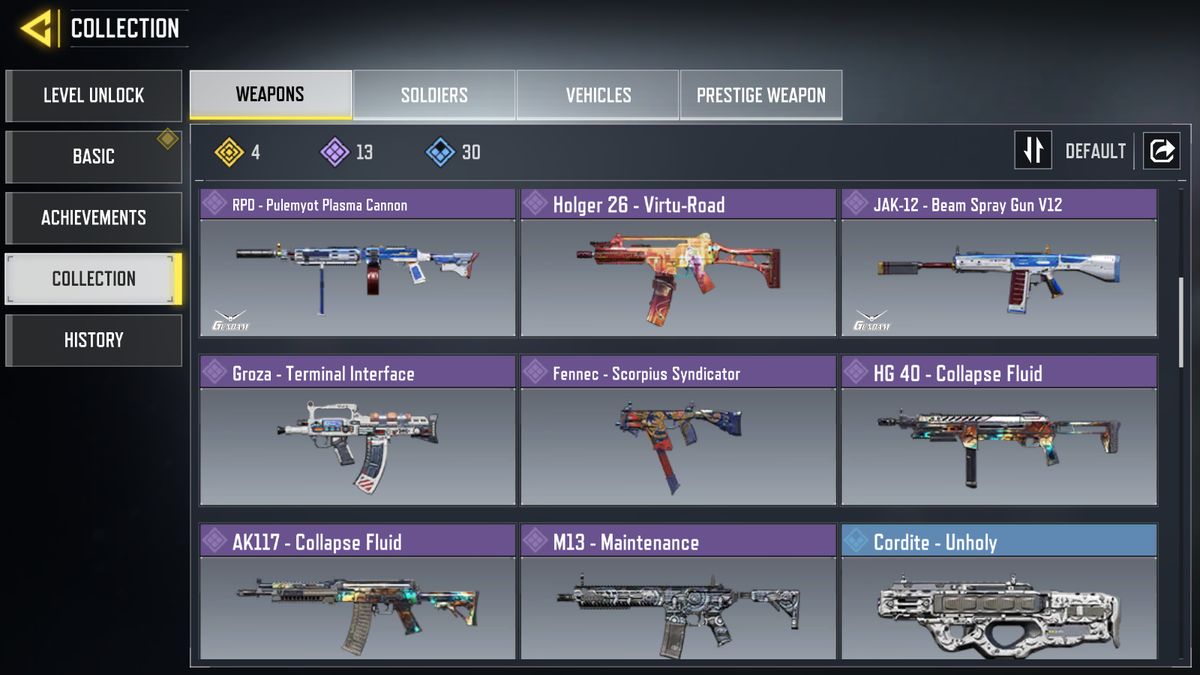Open the History section
The width and height of the screenshot is (1200, 675).
click(94, 340)
